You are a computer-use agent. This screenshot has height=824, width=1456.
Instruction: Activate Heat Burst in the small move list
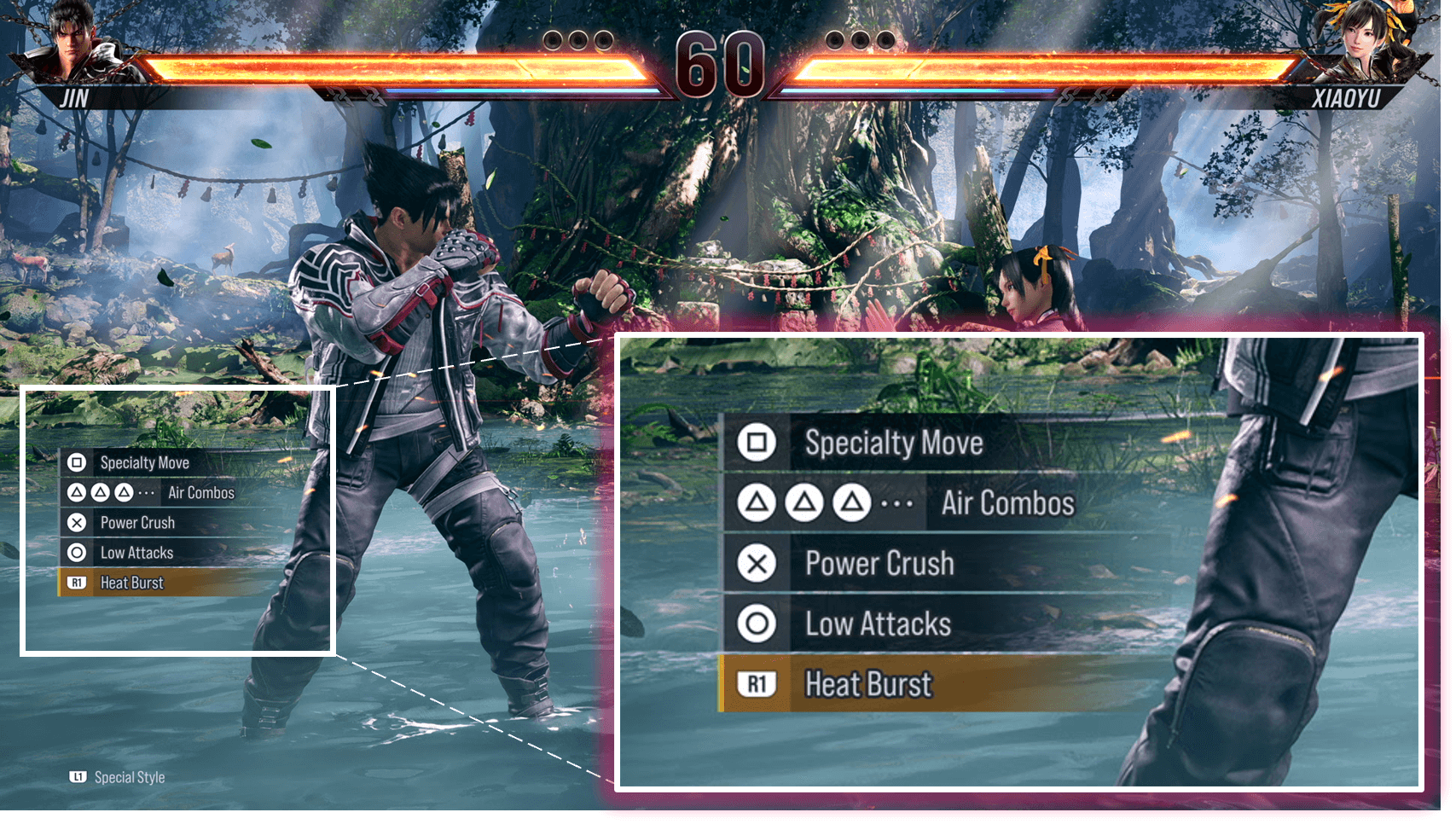(131, 583)
